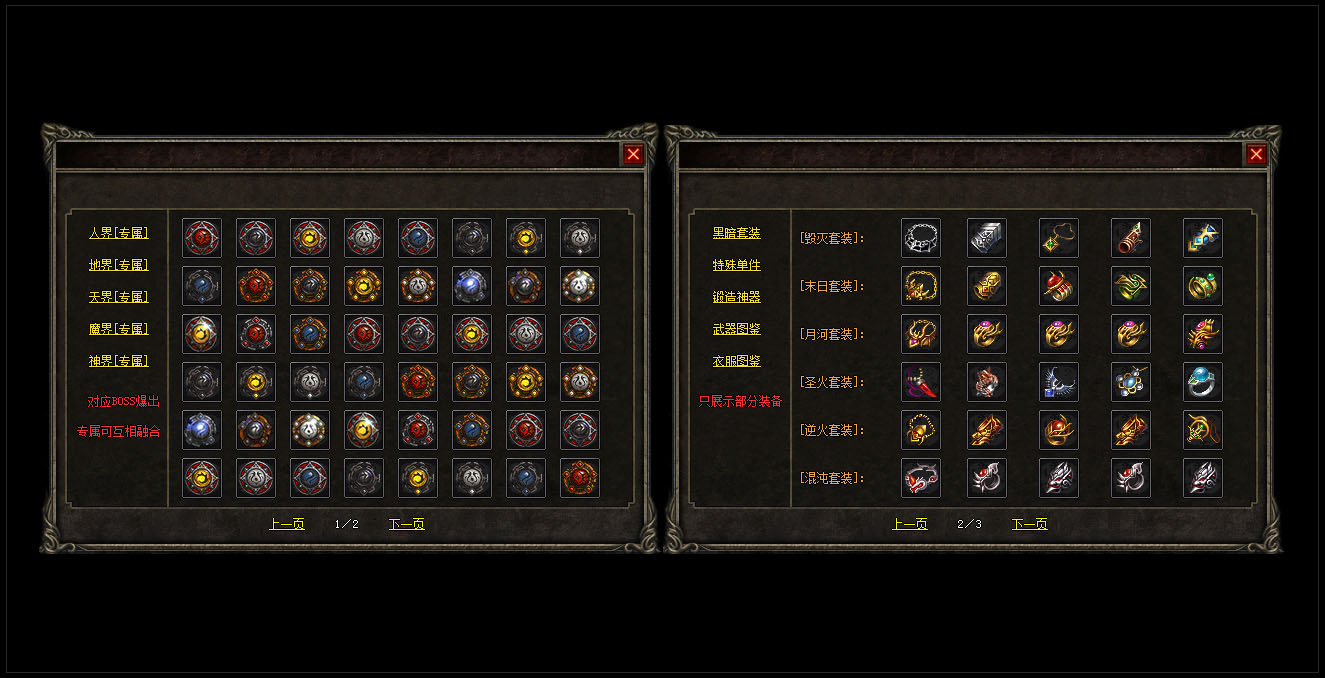The width and height of the screenshot is (1325, 678).
Task: Show the 魔界[专属] category
Action: pyautogui.click(x=118, y=329)
